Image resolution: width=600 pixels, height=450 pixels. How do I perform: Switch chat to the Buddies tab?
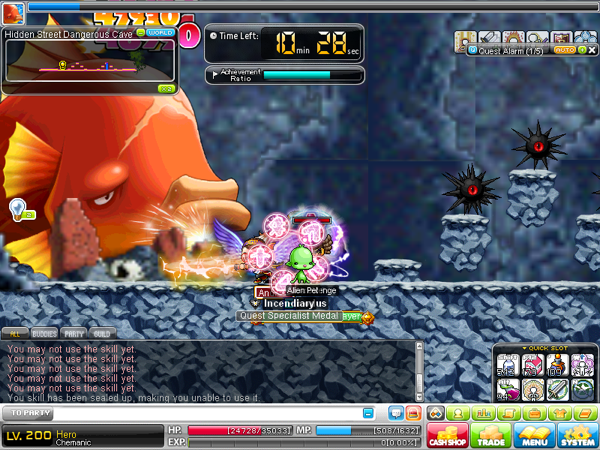[x=44, y=333]
